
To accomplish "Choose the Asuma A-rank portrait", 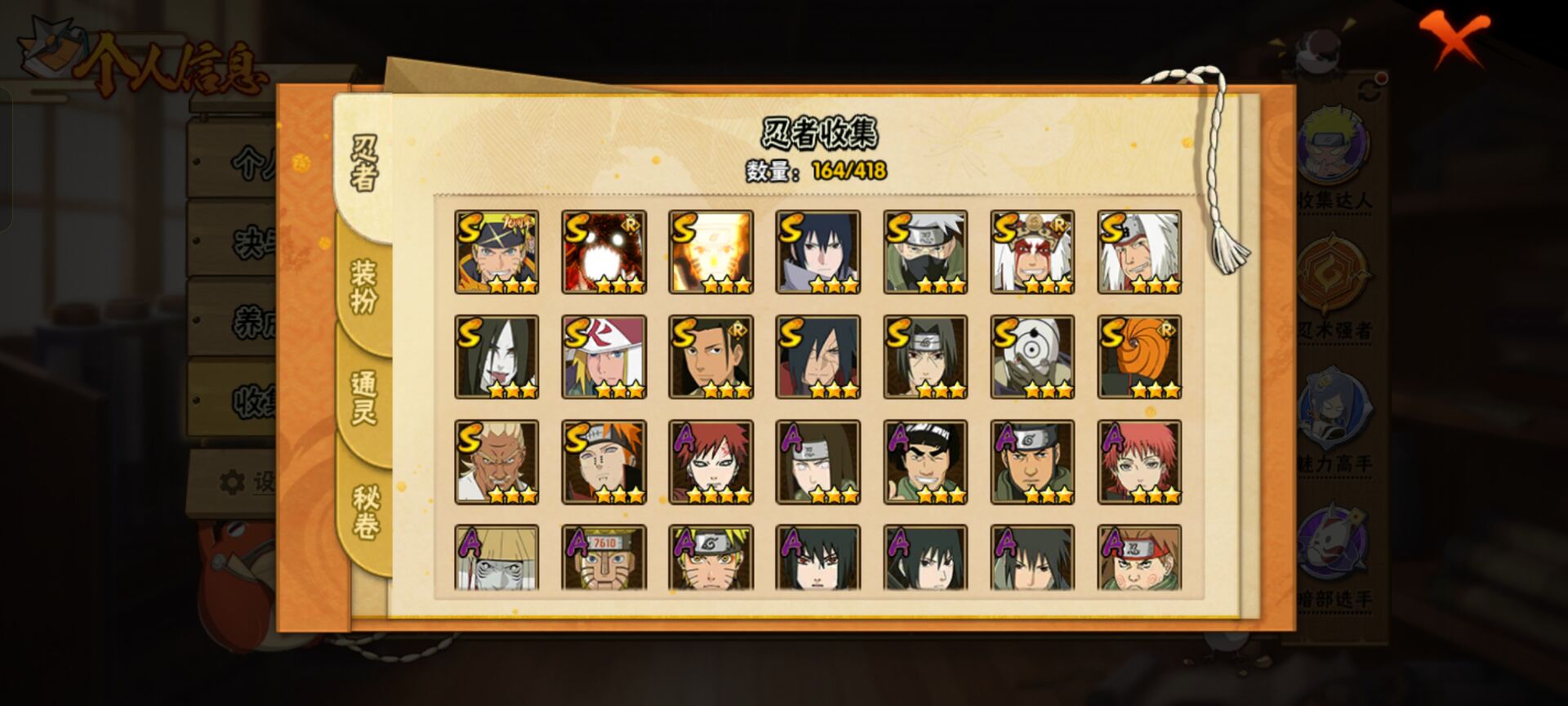I will 1032,462.
